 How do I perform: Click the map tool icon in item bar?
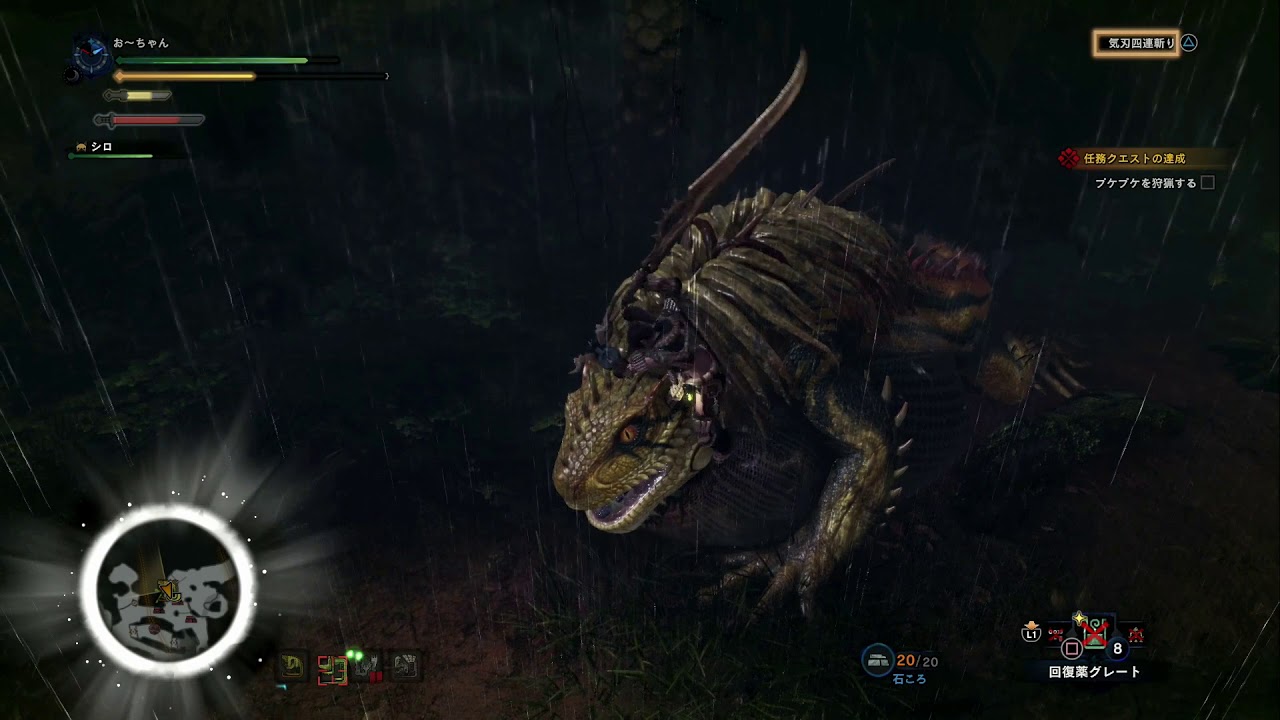331,668
